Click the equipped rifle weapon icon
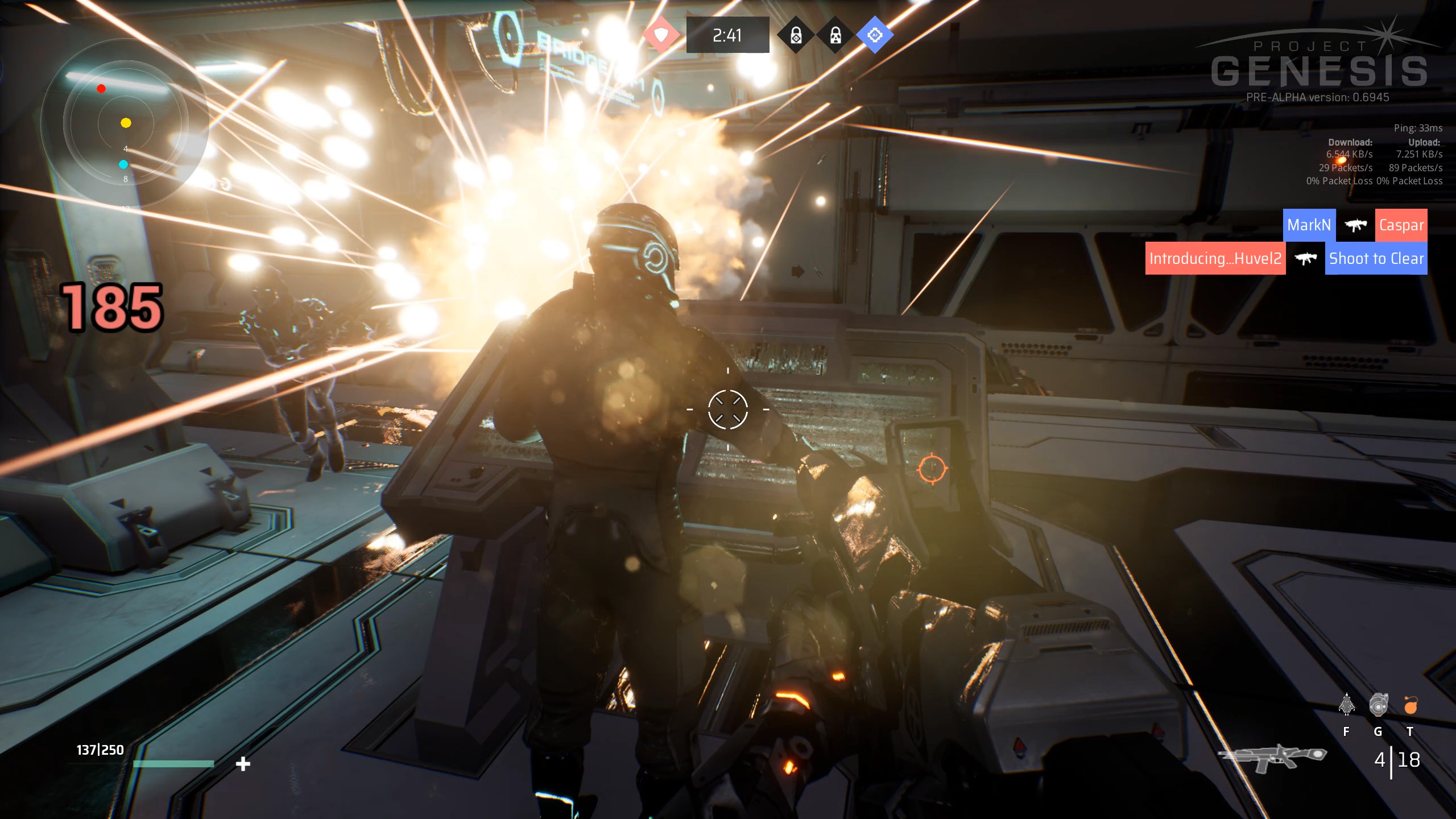Screen dimensions: 1456x819 [1272, 758]
